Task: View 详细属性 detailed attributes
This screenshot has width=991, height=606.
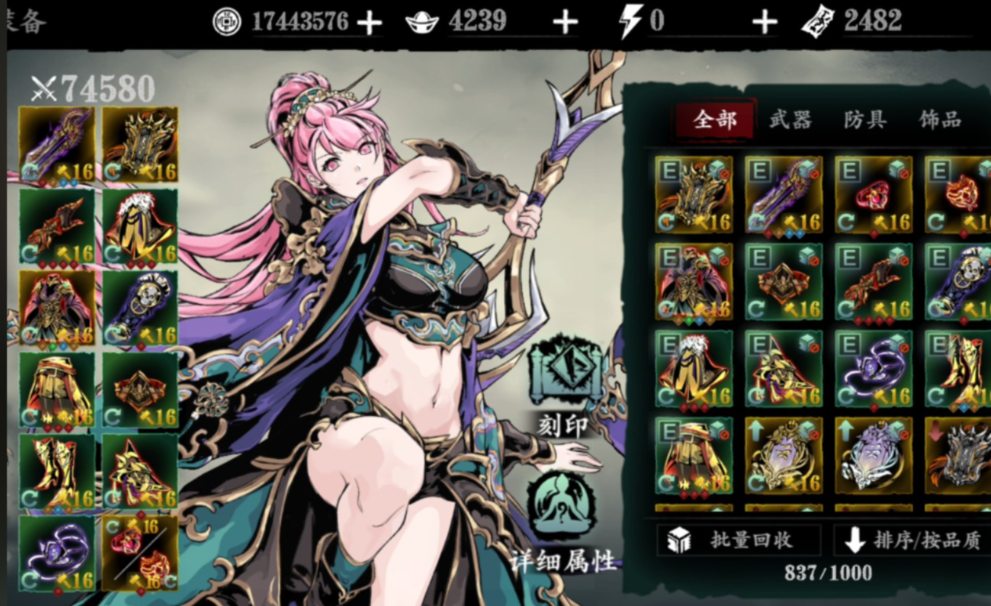Action: click(563, 520)
